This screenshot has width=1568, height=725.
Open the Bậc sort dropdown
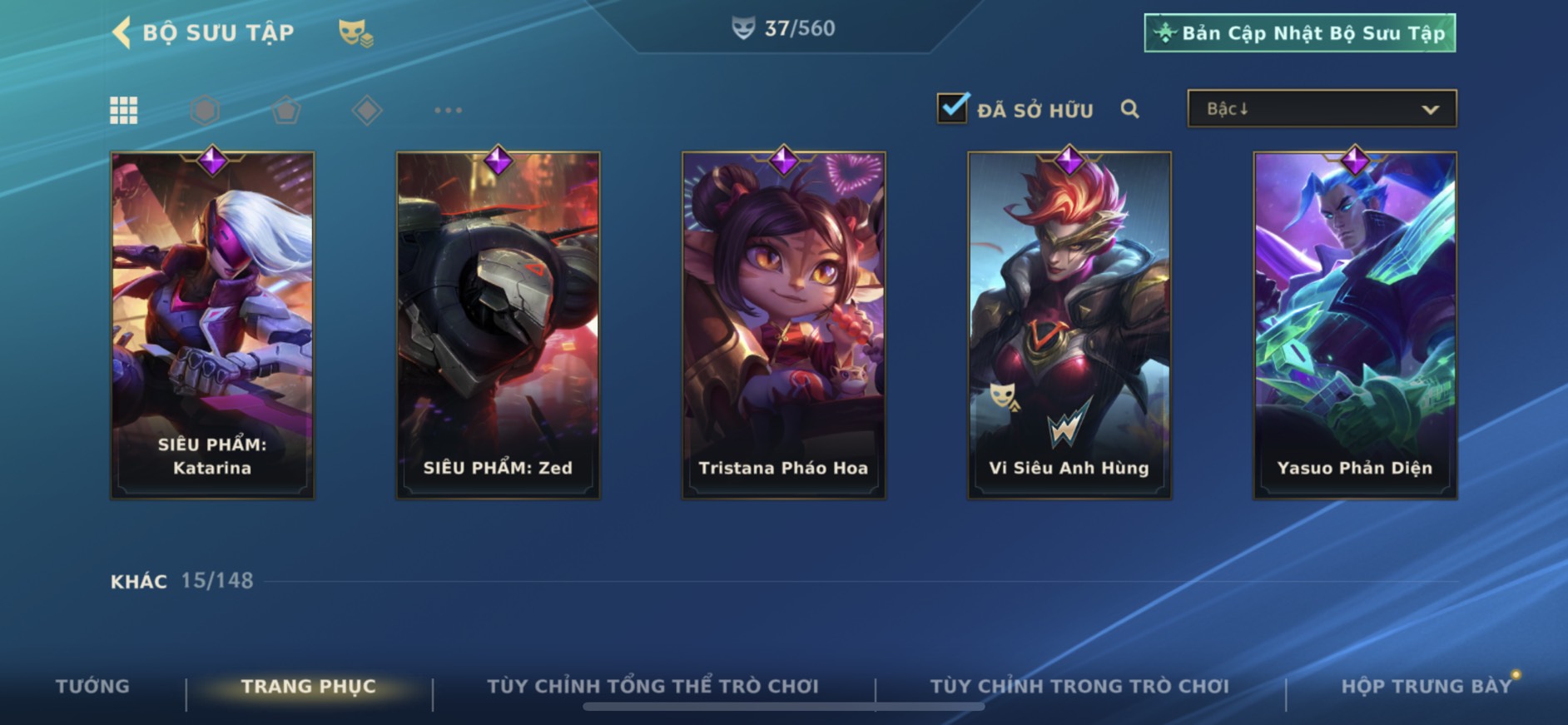tap(1322, 109)
